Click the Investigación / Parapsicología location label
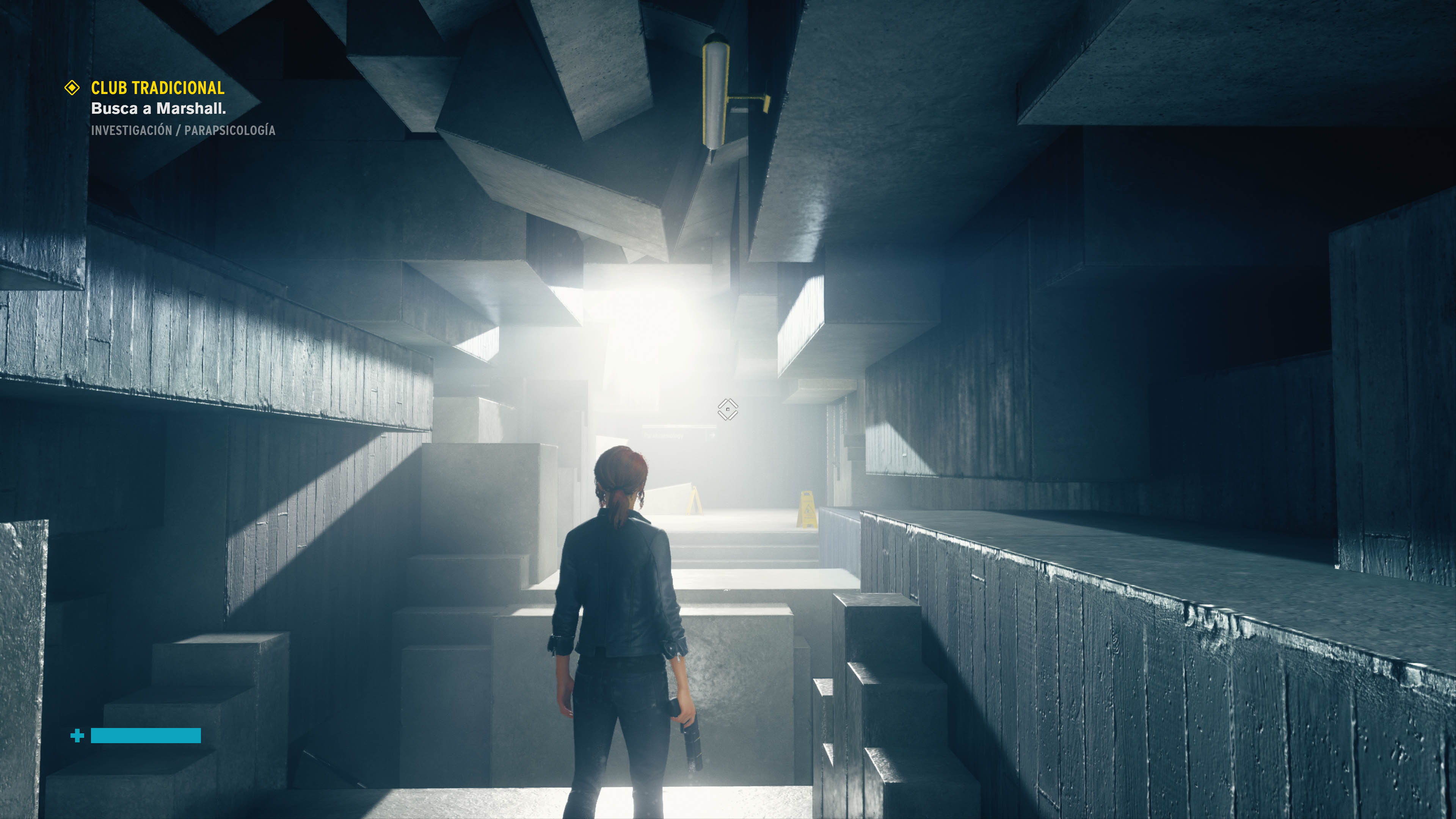Image resolution: width=1456 pixels, height=819 pixels. pyautogui.click(x=183, y=130)
